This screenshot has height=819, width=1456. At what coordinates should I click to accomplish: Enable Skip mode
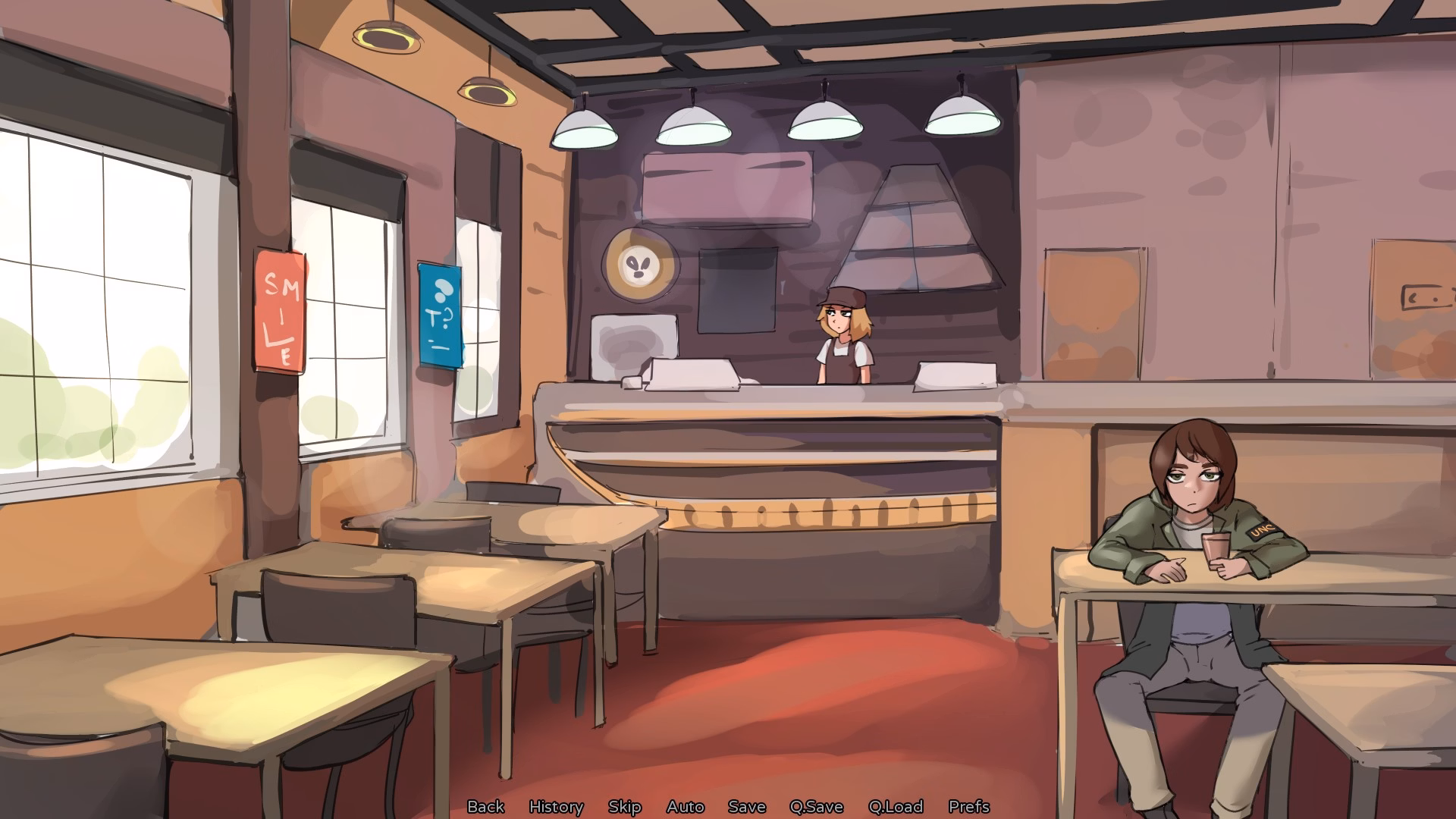pyautogui.click(x=624, y=807)
